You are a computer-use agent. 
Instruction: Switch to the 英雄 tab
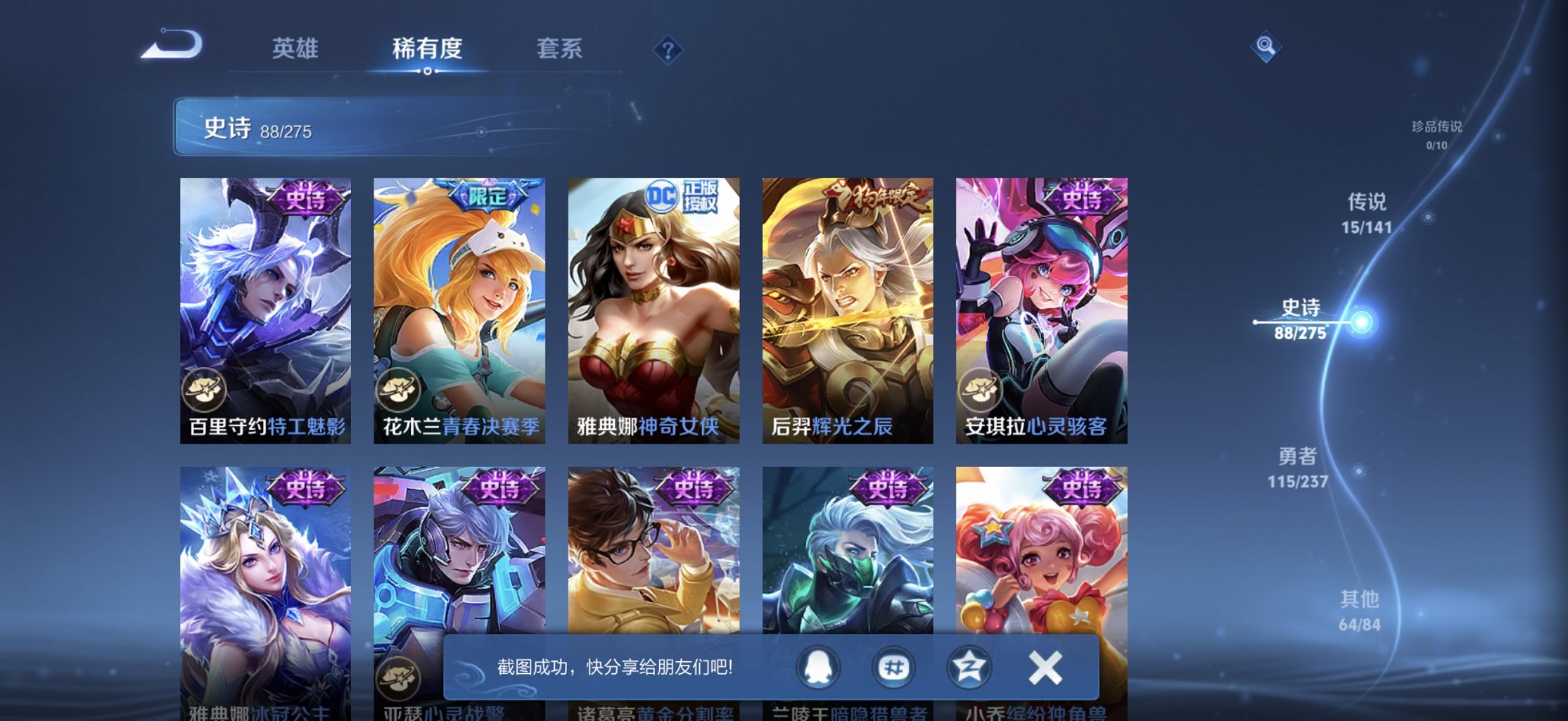coord(296,49)
